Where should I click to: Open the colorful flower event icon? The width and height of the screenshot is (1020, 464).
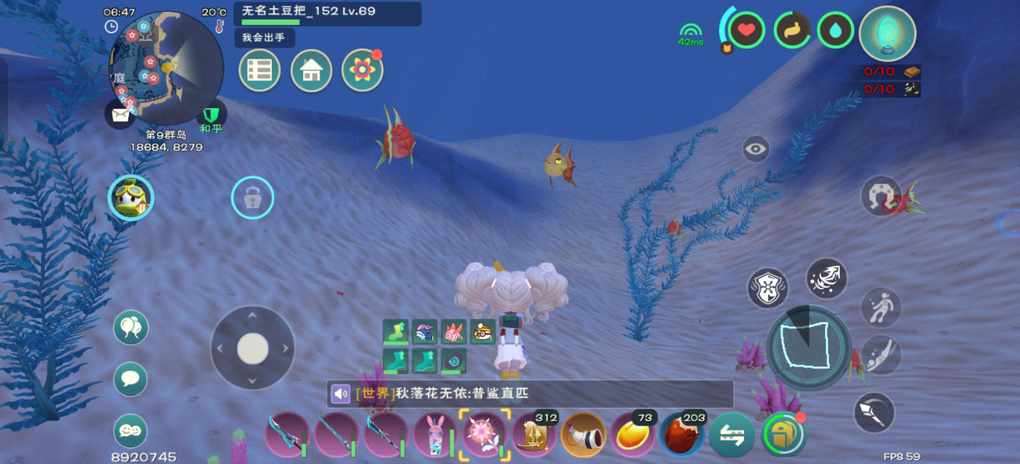pos(362,70)
